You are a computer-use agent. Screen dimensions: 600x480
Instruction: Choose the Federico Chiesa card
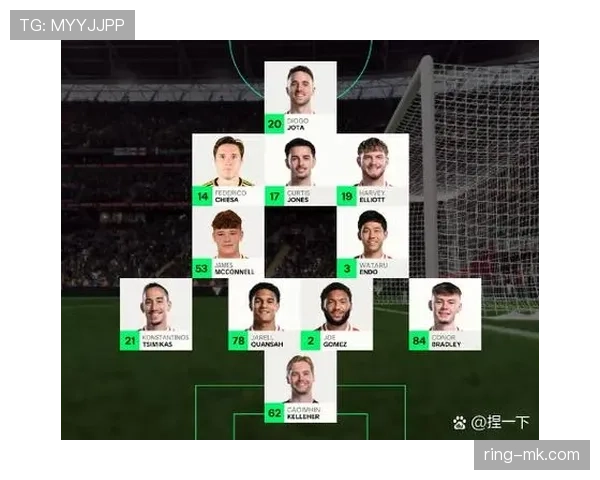point(228,170)
